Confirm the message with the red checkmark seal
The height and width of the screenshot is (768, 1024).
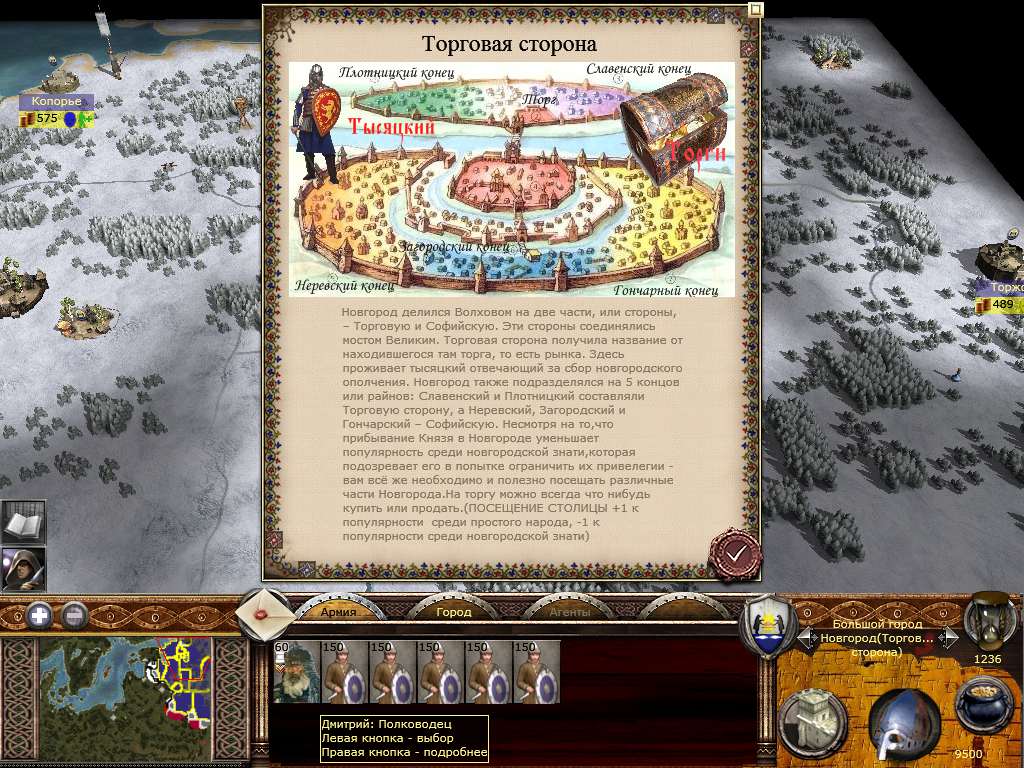tap(735, 554)
